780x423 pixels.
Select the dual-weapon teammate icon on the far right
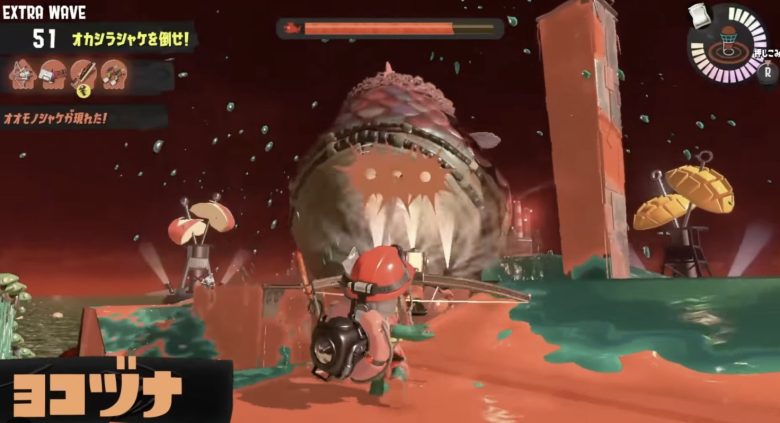114,73
